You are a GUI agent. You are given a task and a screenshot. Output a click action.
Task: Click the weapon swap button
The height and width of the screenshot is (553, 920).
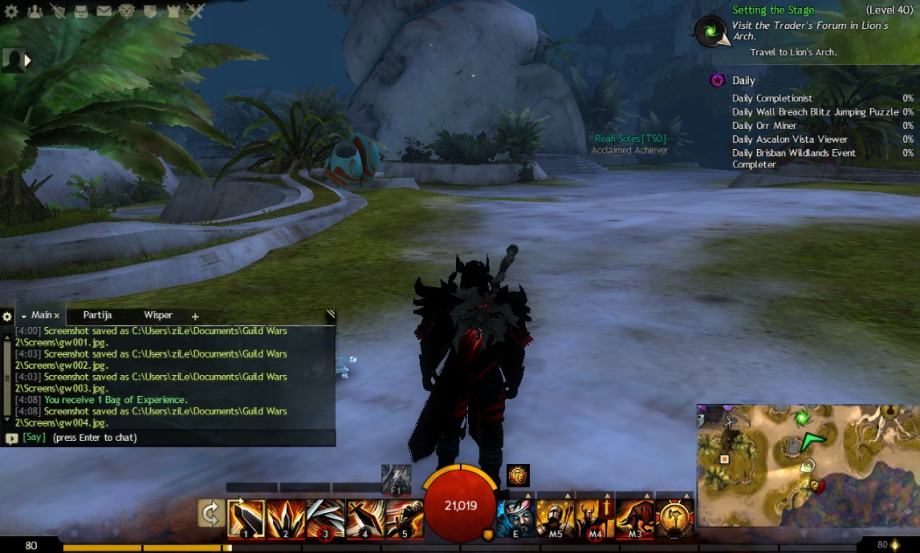tap(211, 514)
